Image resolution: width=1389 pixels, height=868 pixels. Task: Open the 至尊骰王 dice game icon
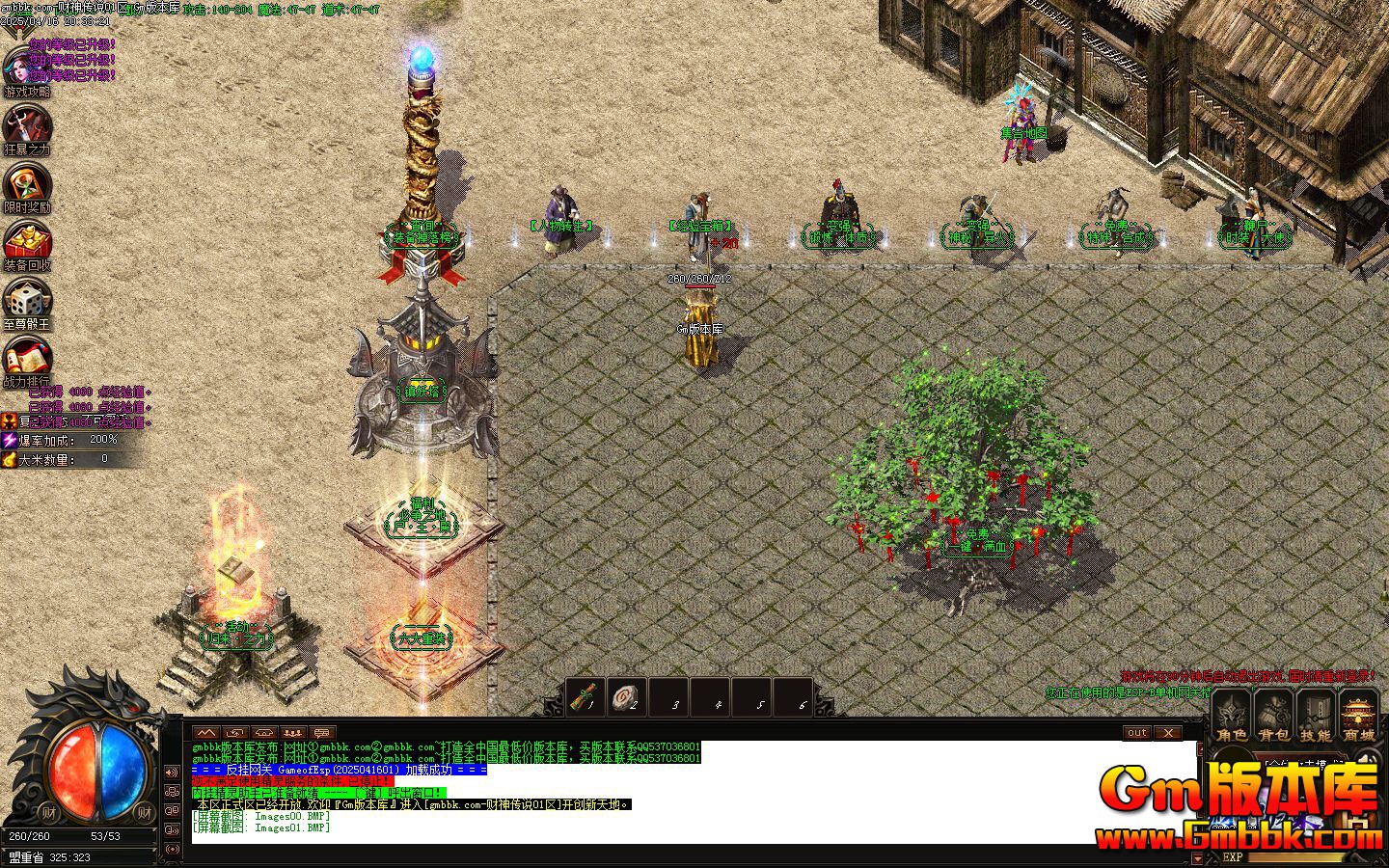tap(26, 299)
